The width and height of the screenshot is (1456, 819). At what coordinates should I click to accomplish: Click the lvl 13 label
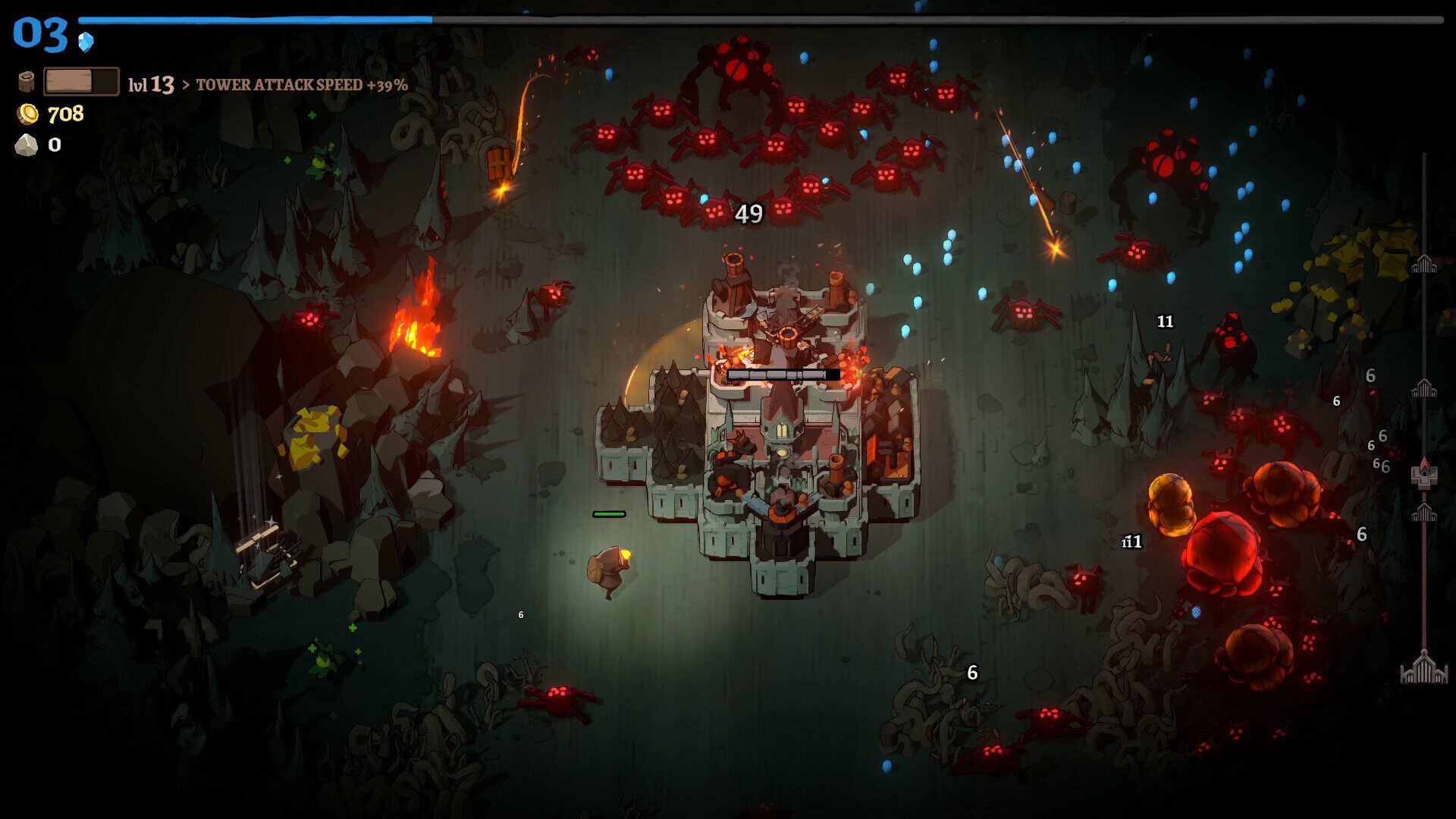(151, 85)
